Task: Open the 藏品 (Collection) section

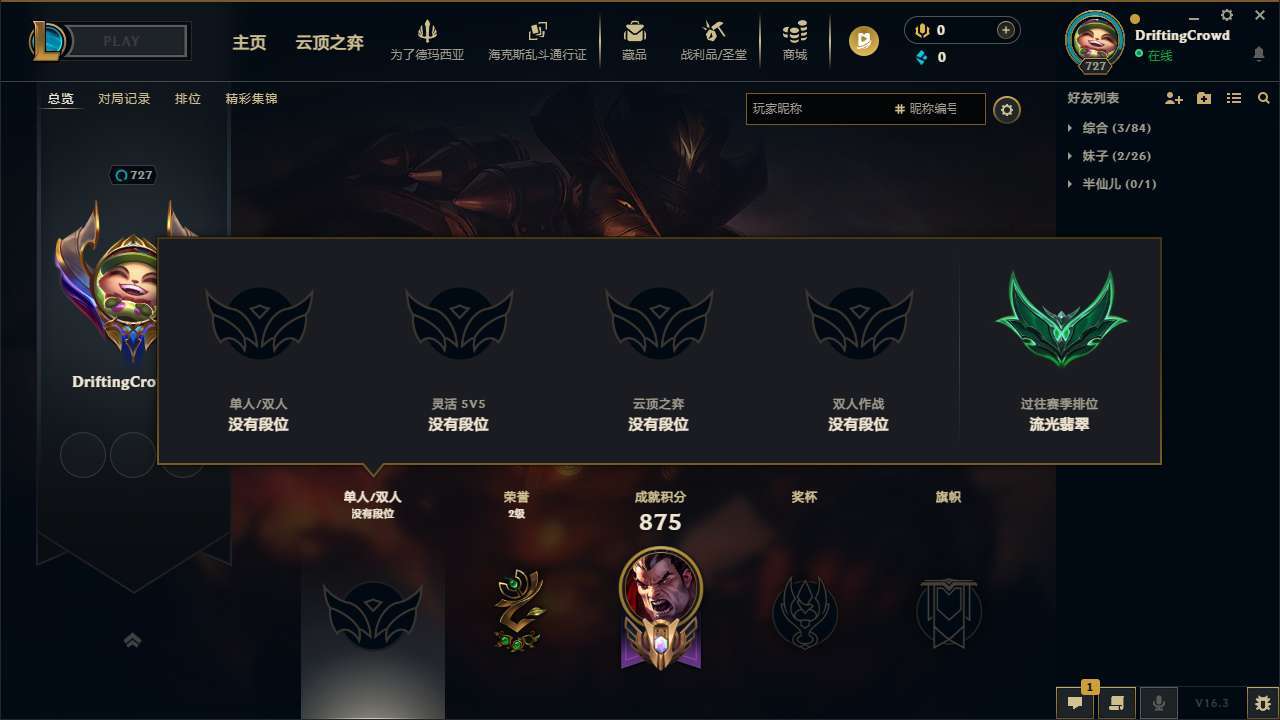Action: click(x=634, y=41)
